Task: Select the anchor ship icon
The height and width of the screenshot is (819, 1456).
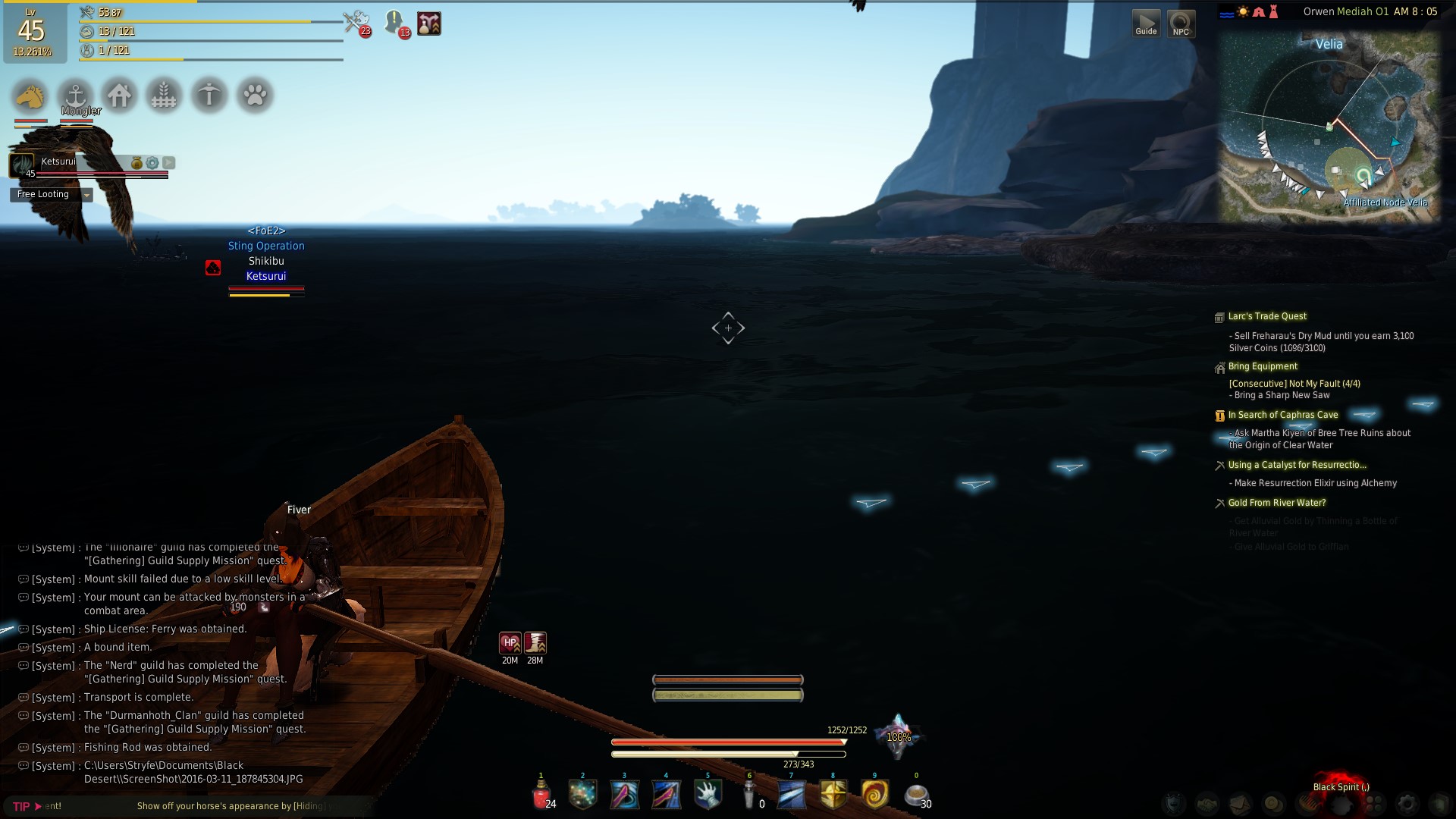Action: (75, 96)
